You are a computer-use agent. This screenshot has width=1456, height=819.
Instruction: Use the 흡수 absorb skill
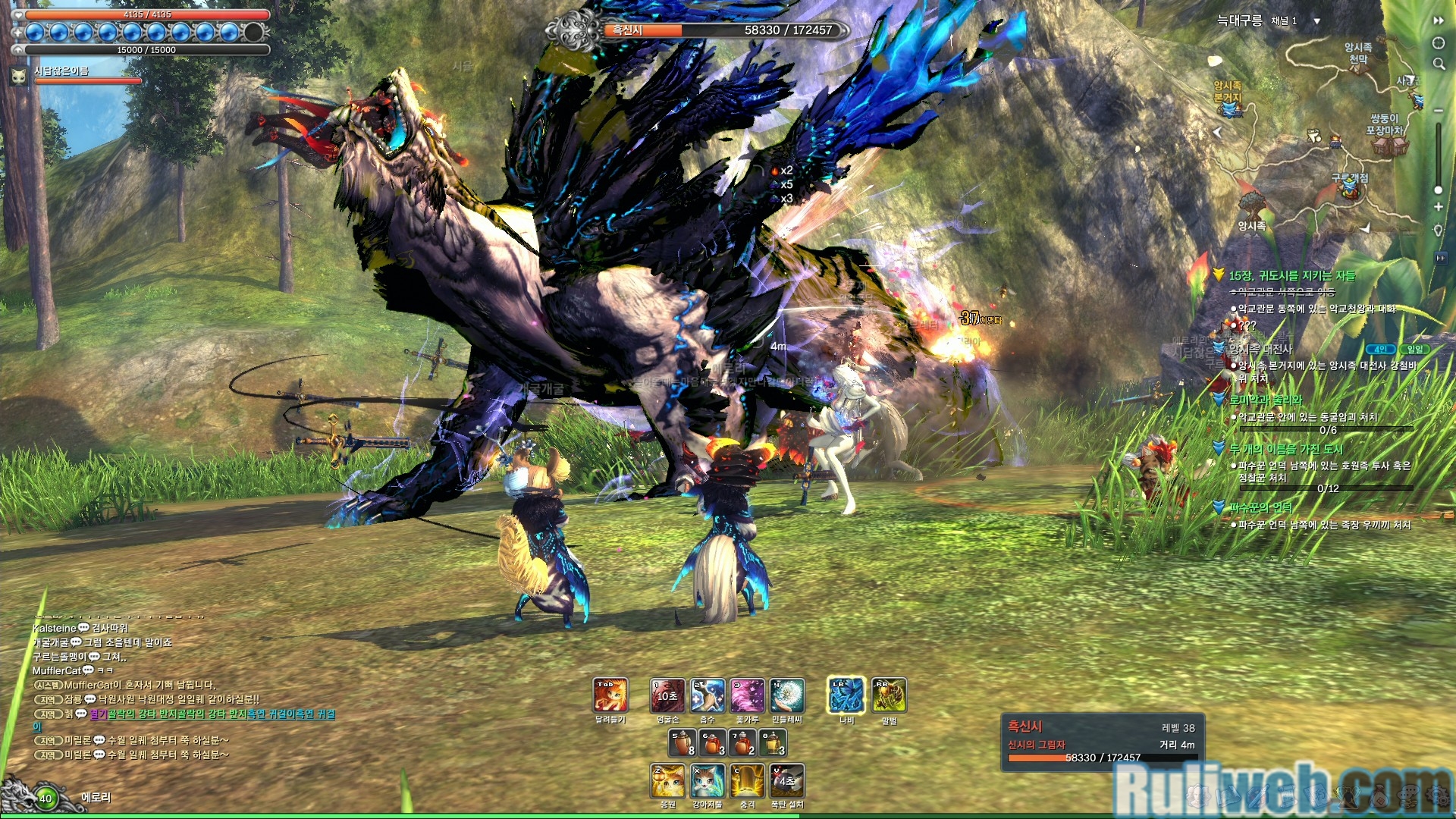[x=707, y=695]
